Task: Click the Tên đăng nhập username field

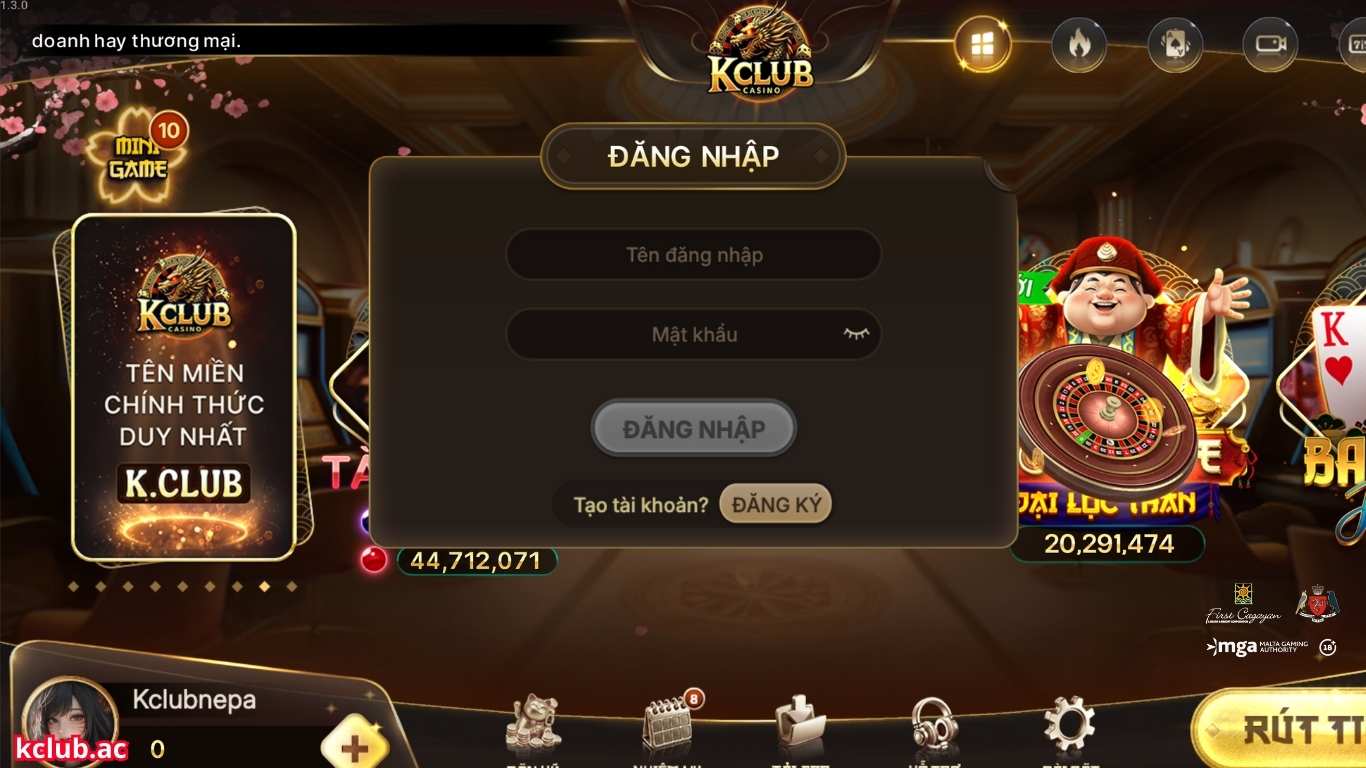Action: (693, 255)
